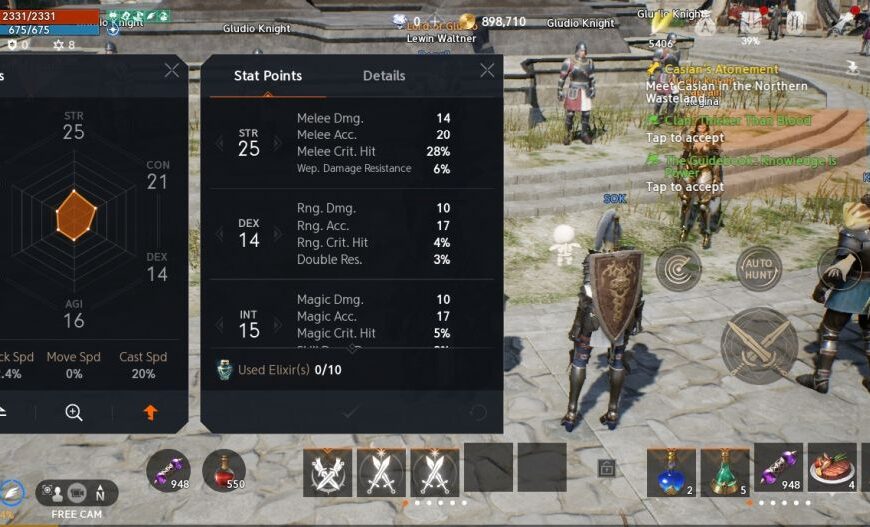
Task: Eat the steak food item
Action: [x=832, y=469]
